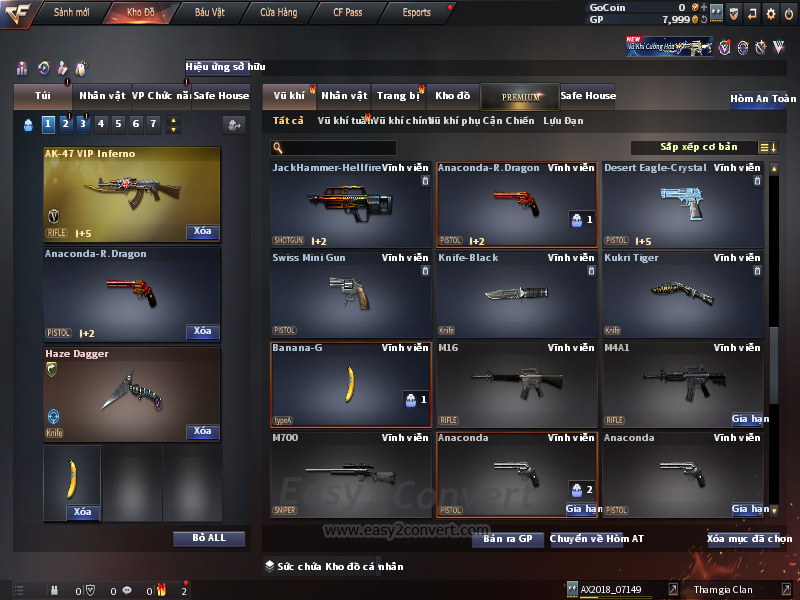Show only Lựu Đạn grenades

(563, 121)
